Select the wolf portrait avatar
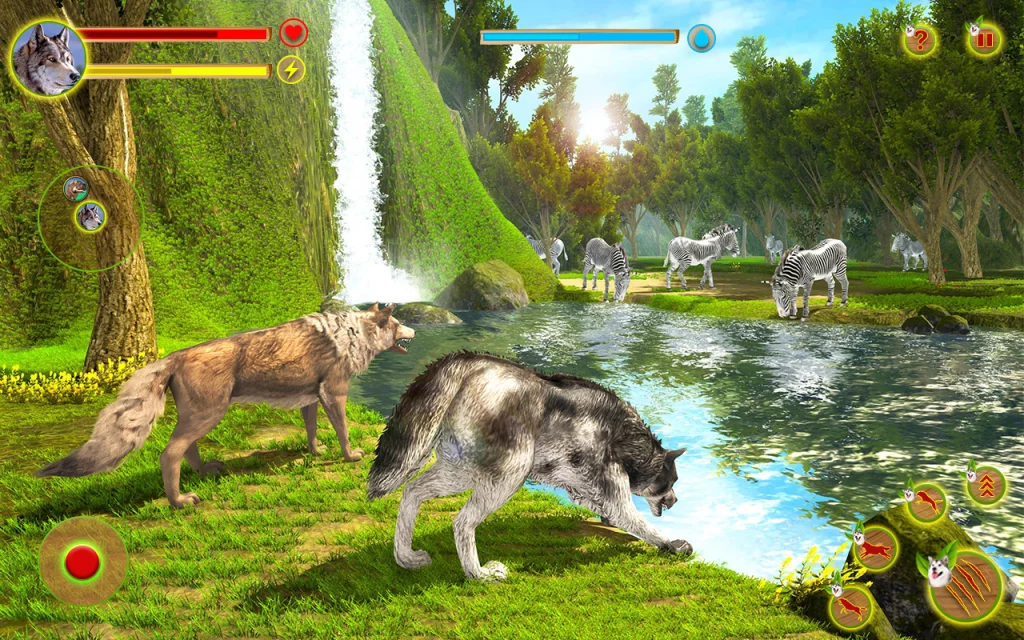Image resolution: width=1024 pixels, height=640 pixels. click(47, 58)
